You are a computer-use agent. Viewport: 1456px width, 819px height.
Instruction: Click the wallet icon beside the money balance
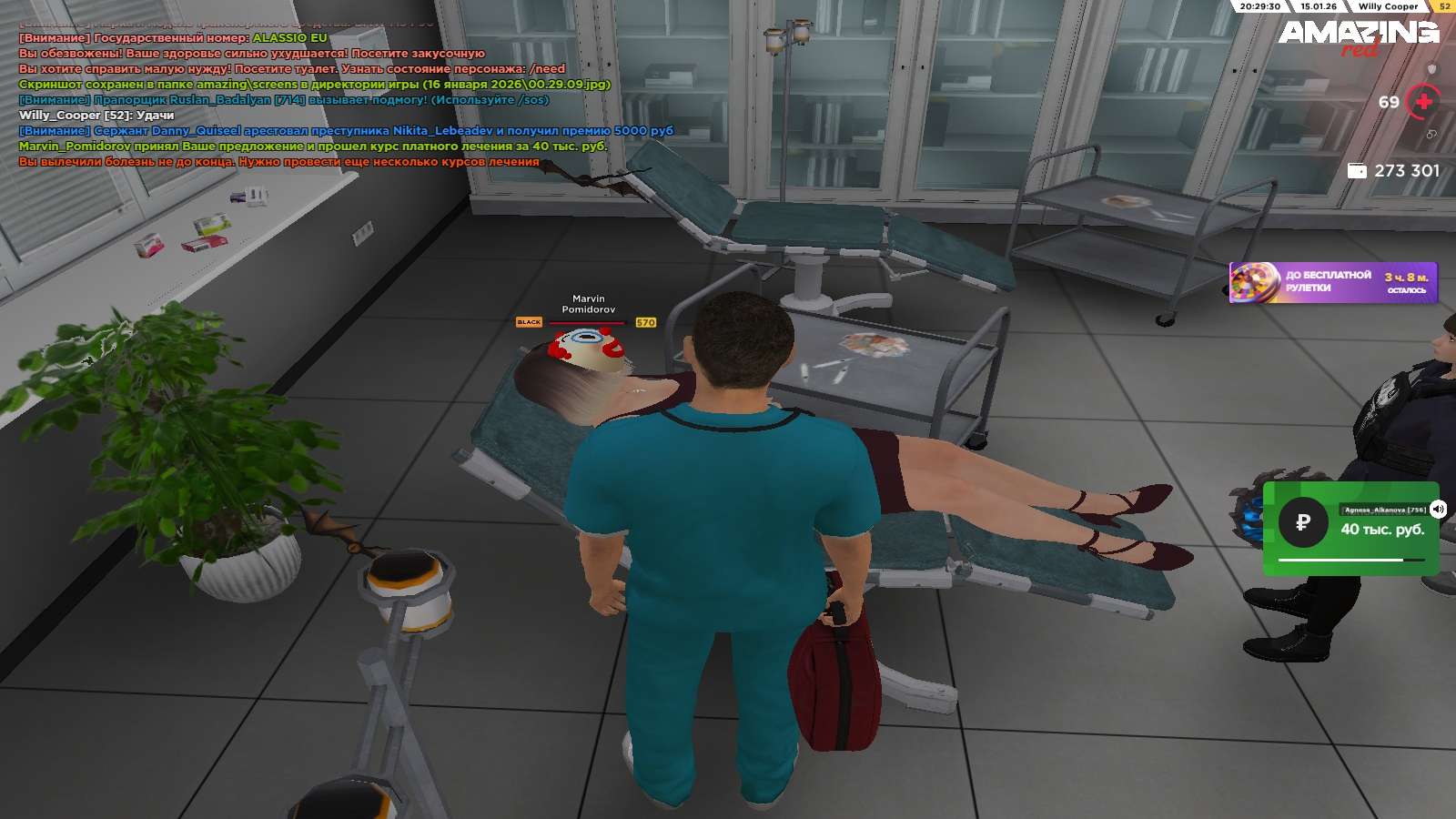[x=1357, y=171]
